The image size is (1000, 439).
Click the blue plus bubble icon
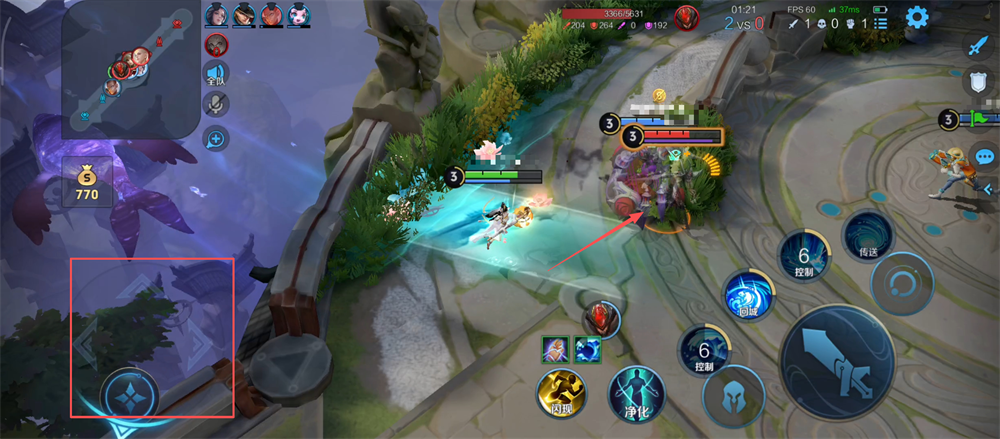click(x=216, y=139)
